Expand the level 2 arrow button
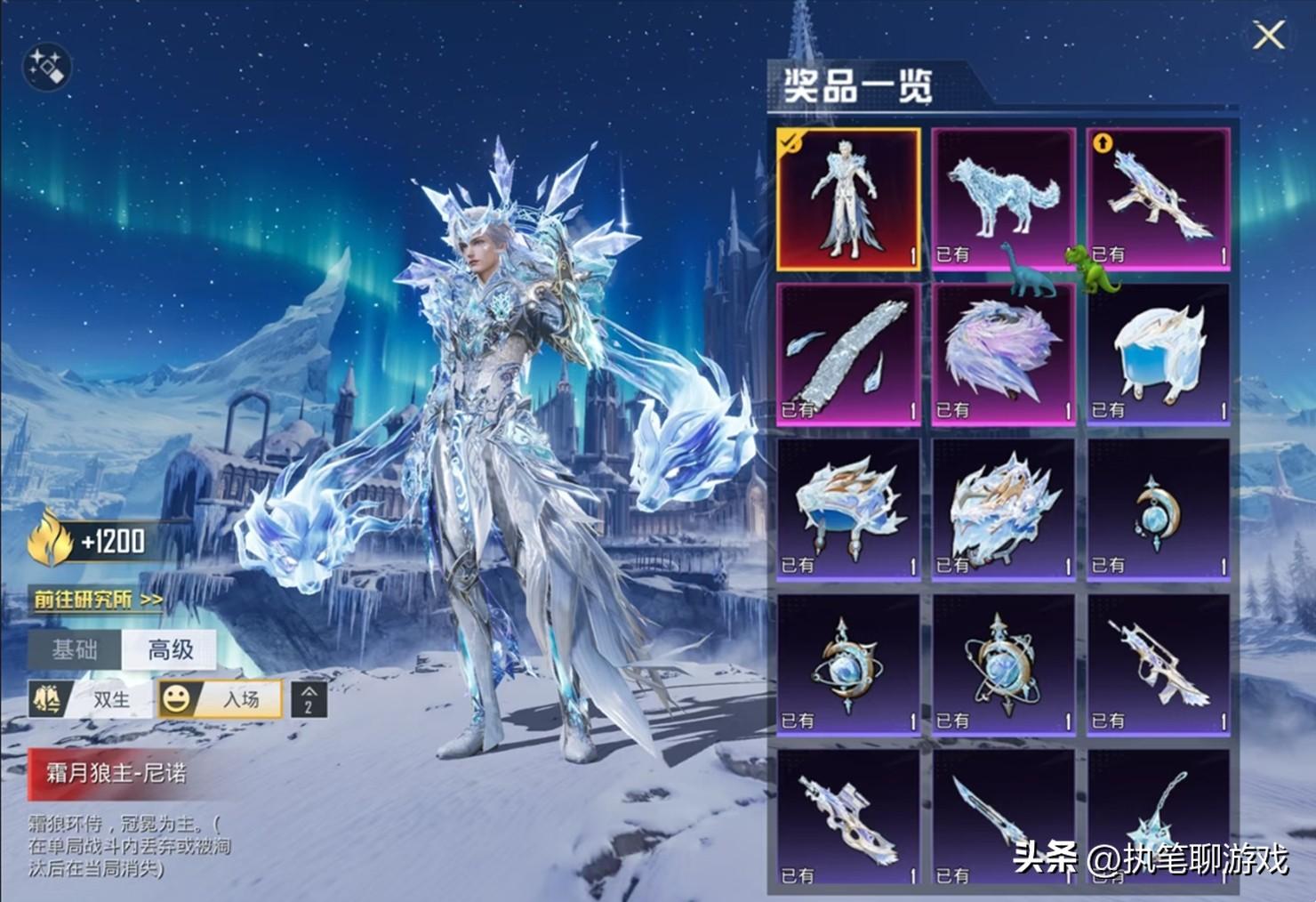This screenshot has width=1316, height=902. click(309, 700)
